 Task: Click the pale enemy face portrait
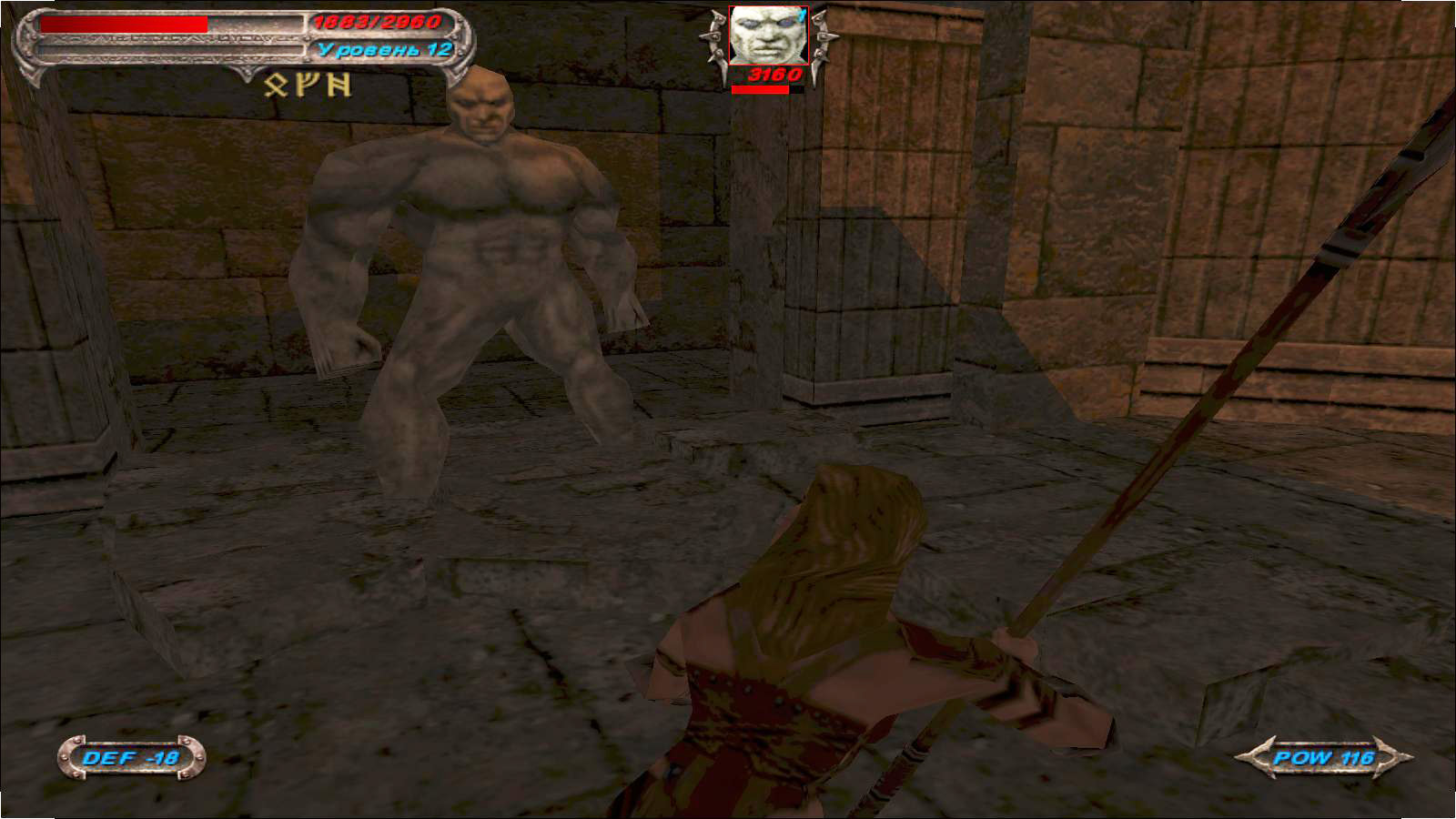coord(769,35)
